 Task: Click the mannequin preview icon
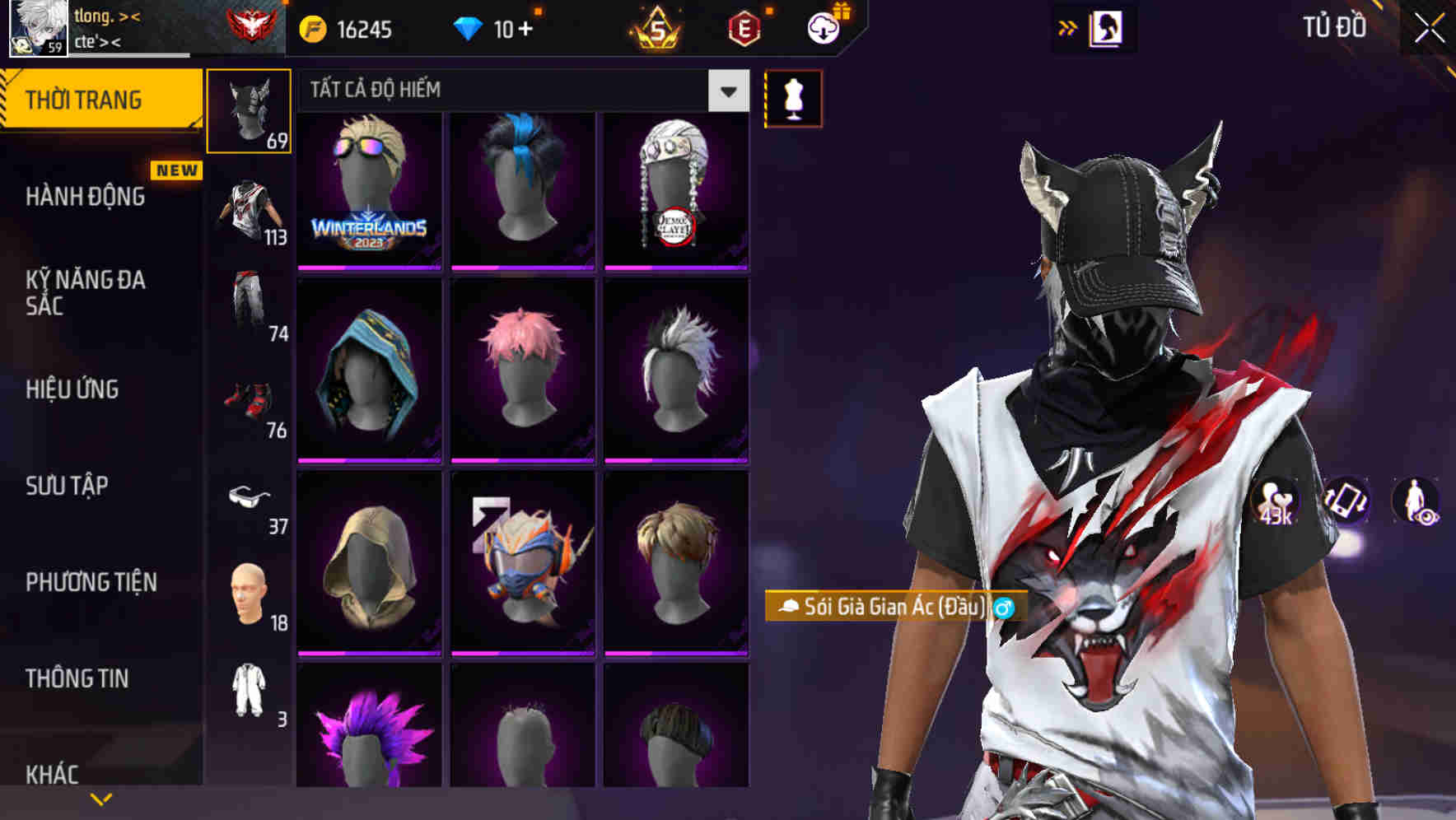(x=793, y=97)
